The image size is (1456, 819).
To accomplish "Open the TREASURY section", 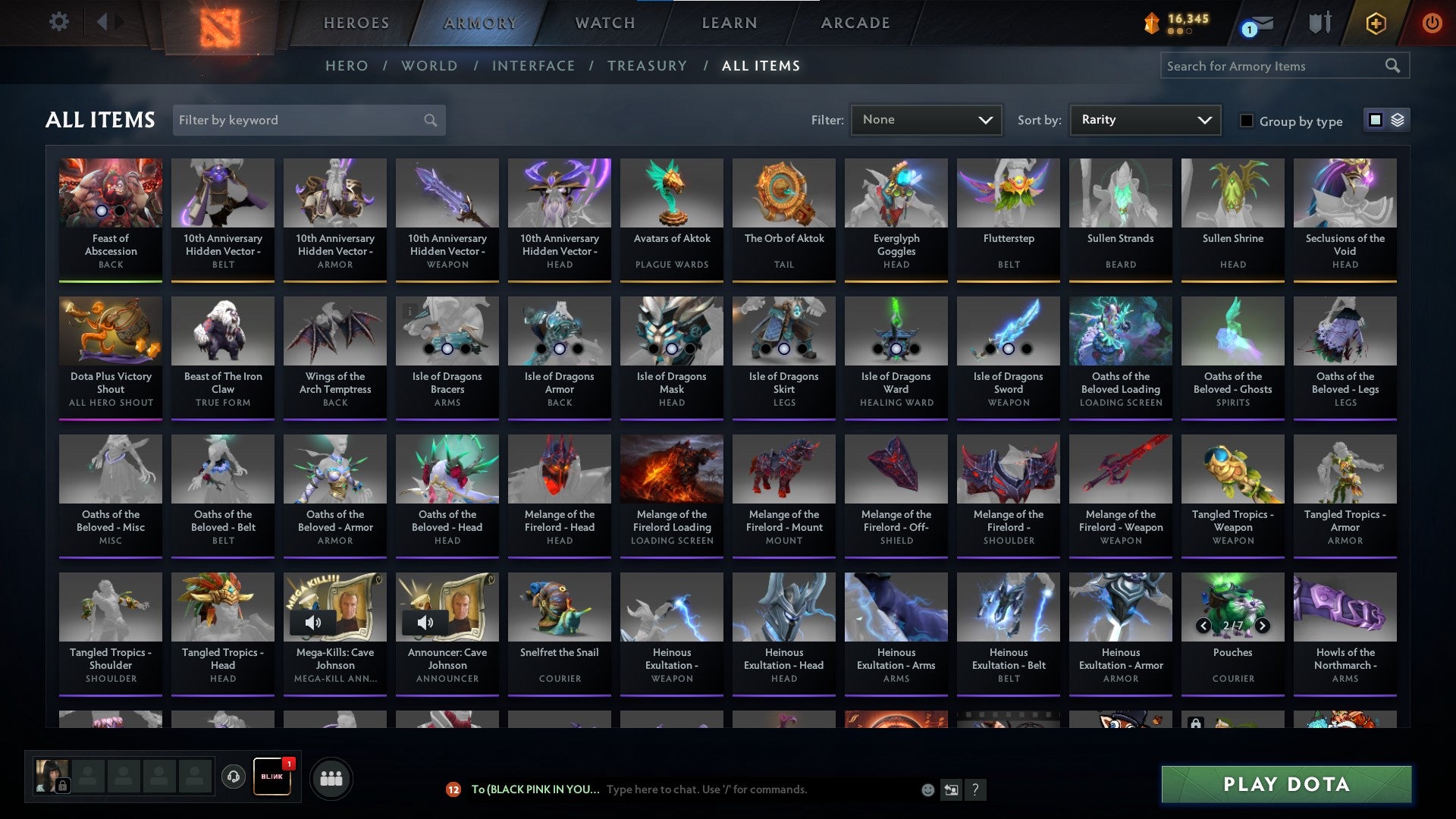I will (x=648, y=66).
